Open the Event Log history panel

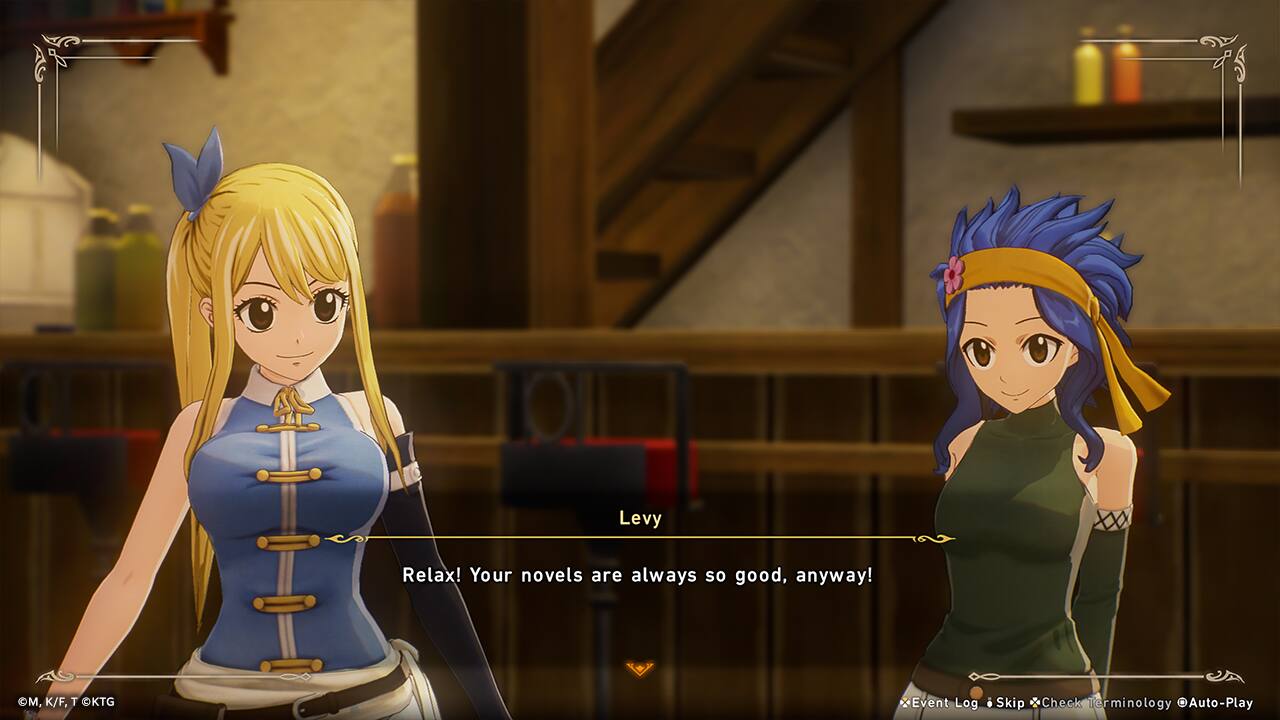pos(944,703)
